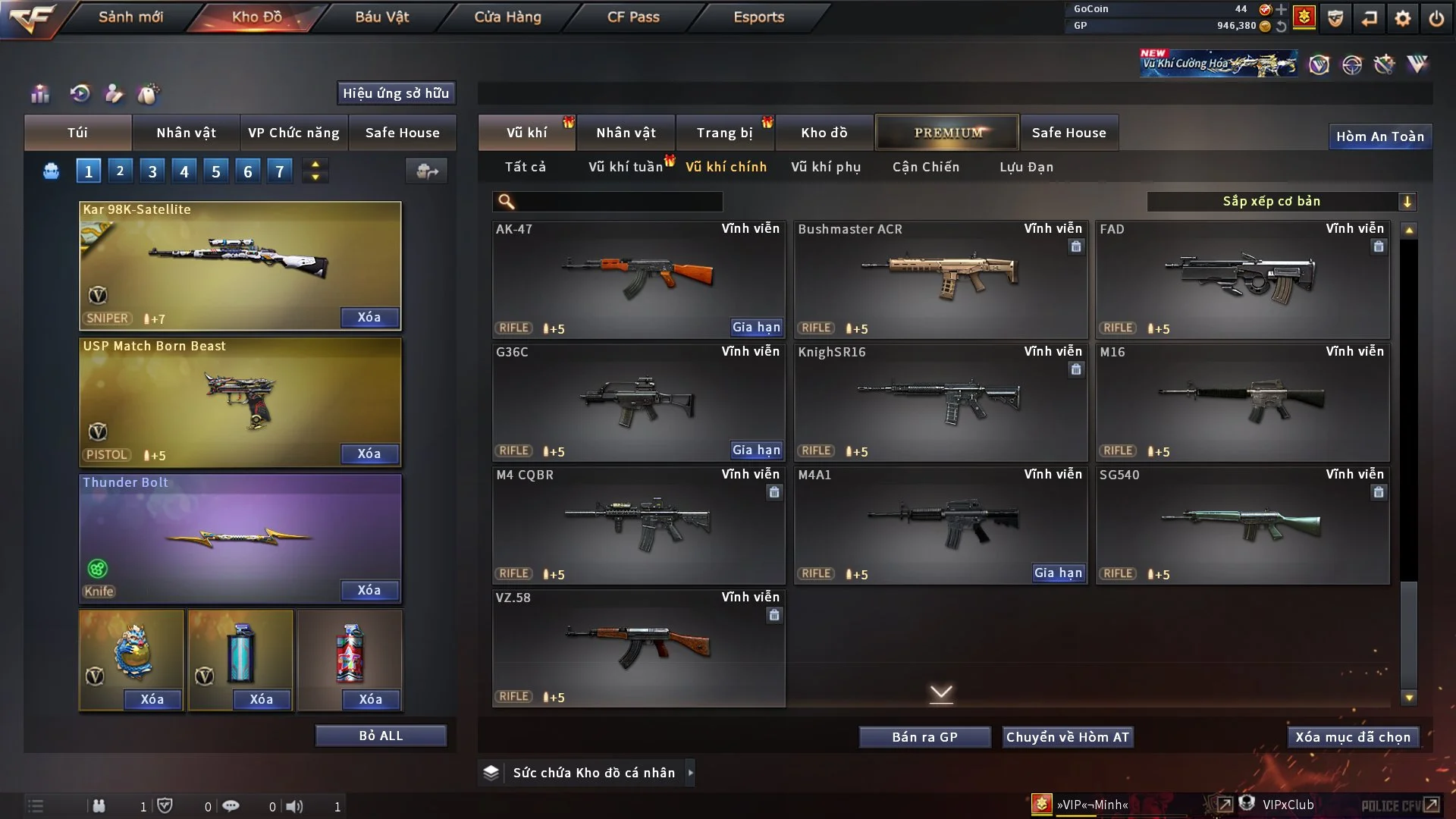Expand Sức chứa Kho đồ cá nhân

click(690, 773)
